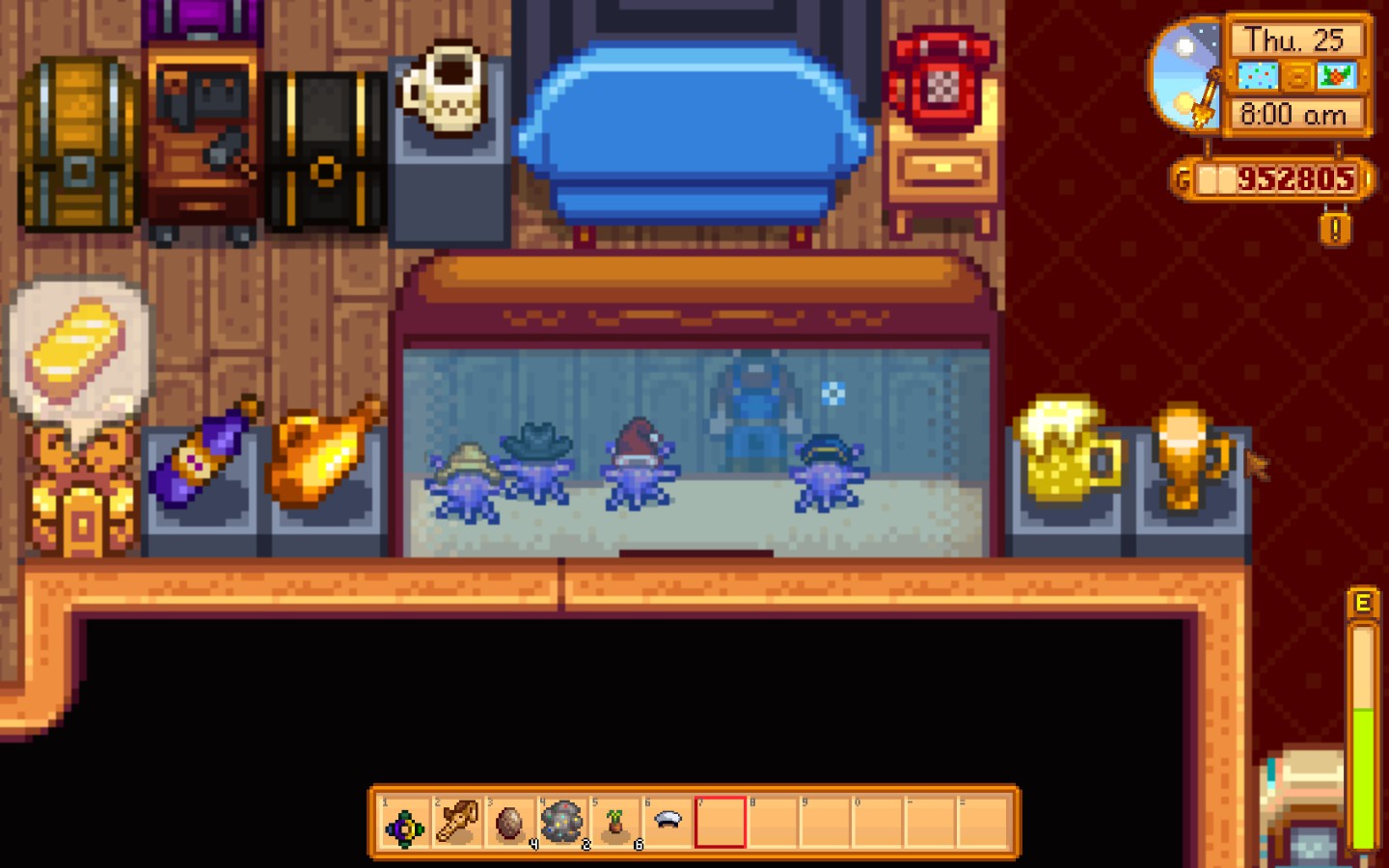Select the empty highlighted hotbar slot 7
Screen dimensions: 1389x868
click(x=720, y=820)
